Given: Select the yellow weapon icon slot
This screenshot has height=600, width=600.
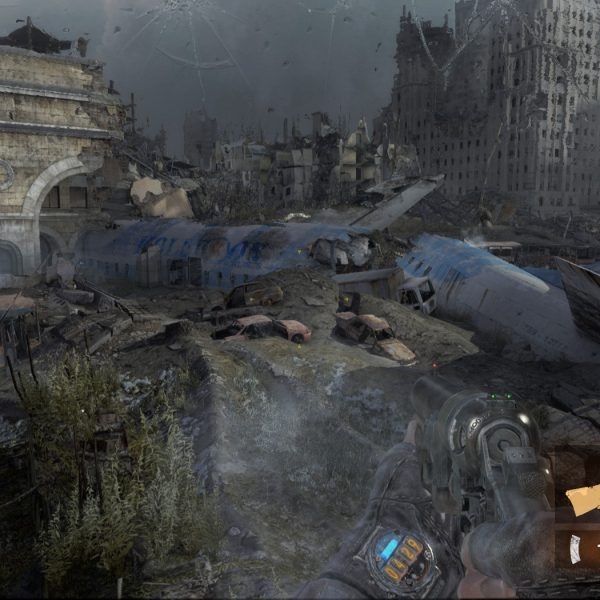Looking at the screenshot, I should (x=582, y=499).
